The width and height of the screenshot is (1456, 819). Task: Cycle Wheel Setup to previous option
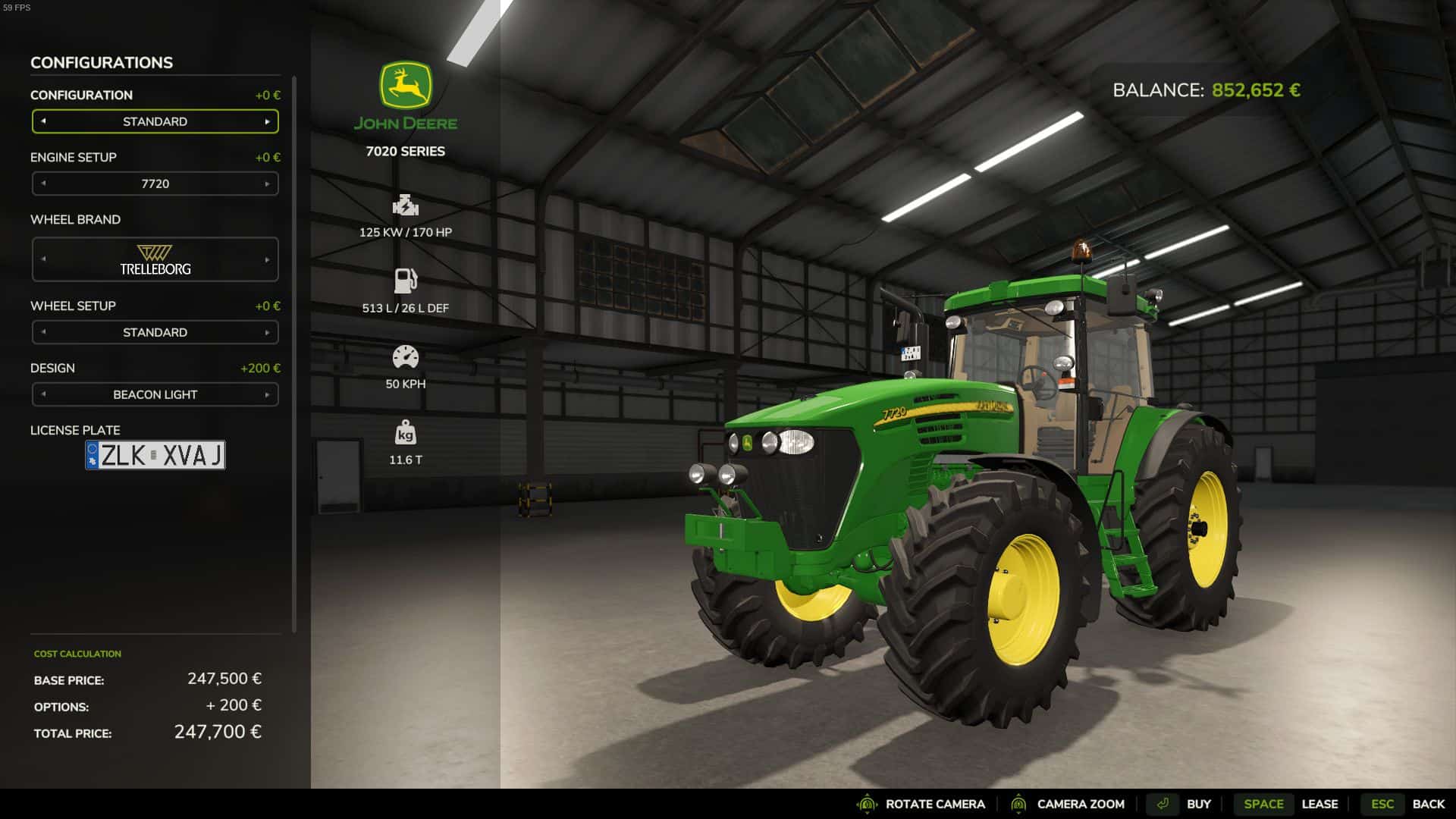pyautogui.click(x=43, y=332)
